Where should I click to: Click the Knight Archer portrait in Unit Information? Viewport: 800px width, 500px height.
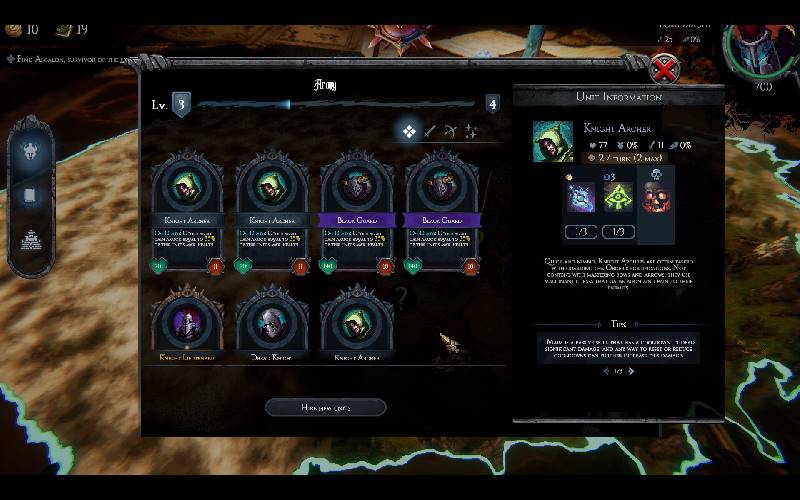pos(553,141)
